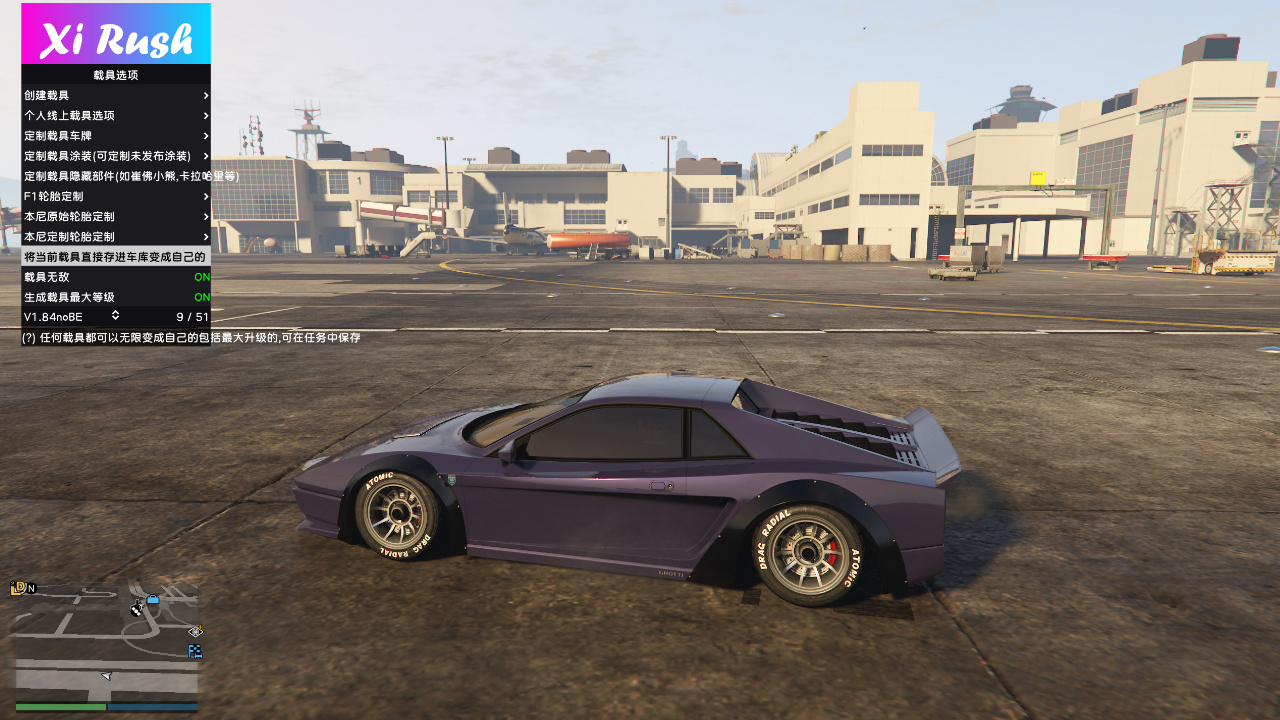Select 本尼原始轮胎定制 entry
1280x720 pixels.
click(x=115, y=216)
